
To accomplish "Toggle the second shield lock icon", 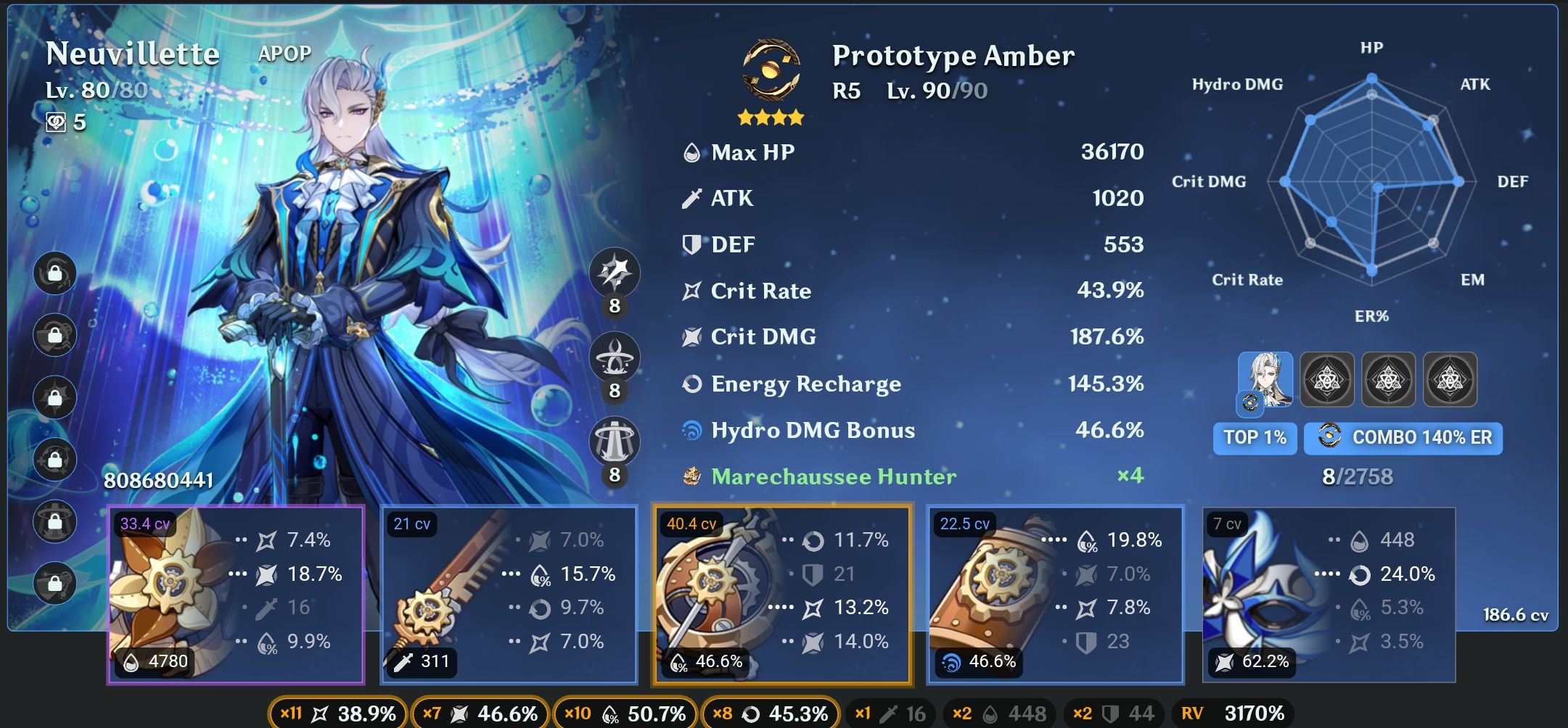I will [54, 335].
